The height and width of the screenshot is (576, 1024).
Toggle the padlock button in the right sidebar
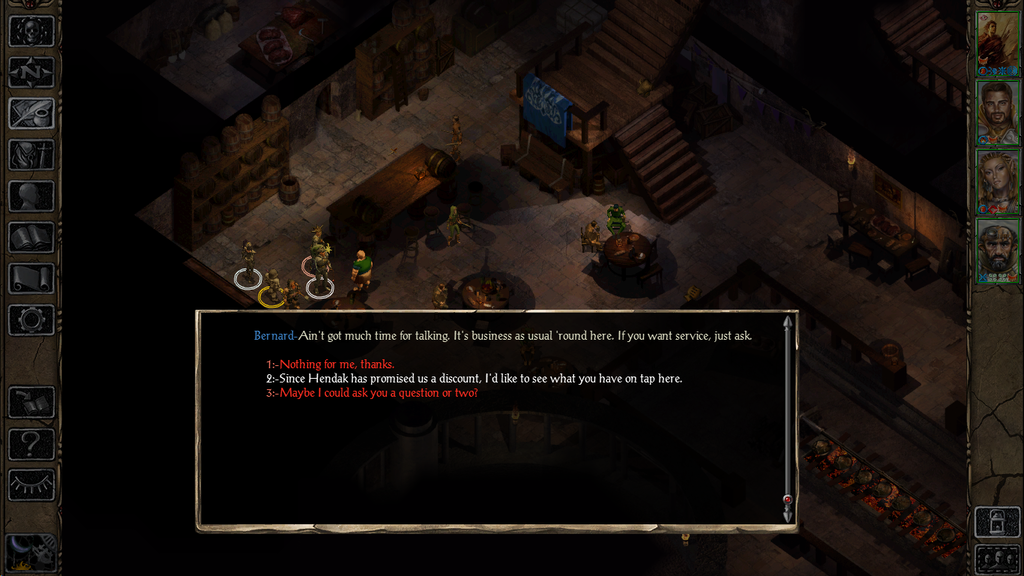pos(997,522)
